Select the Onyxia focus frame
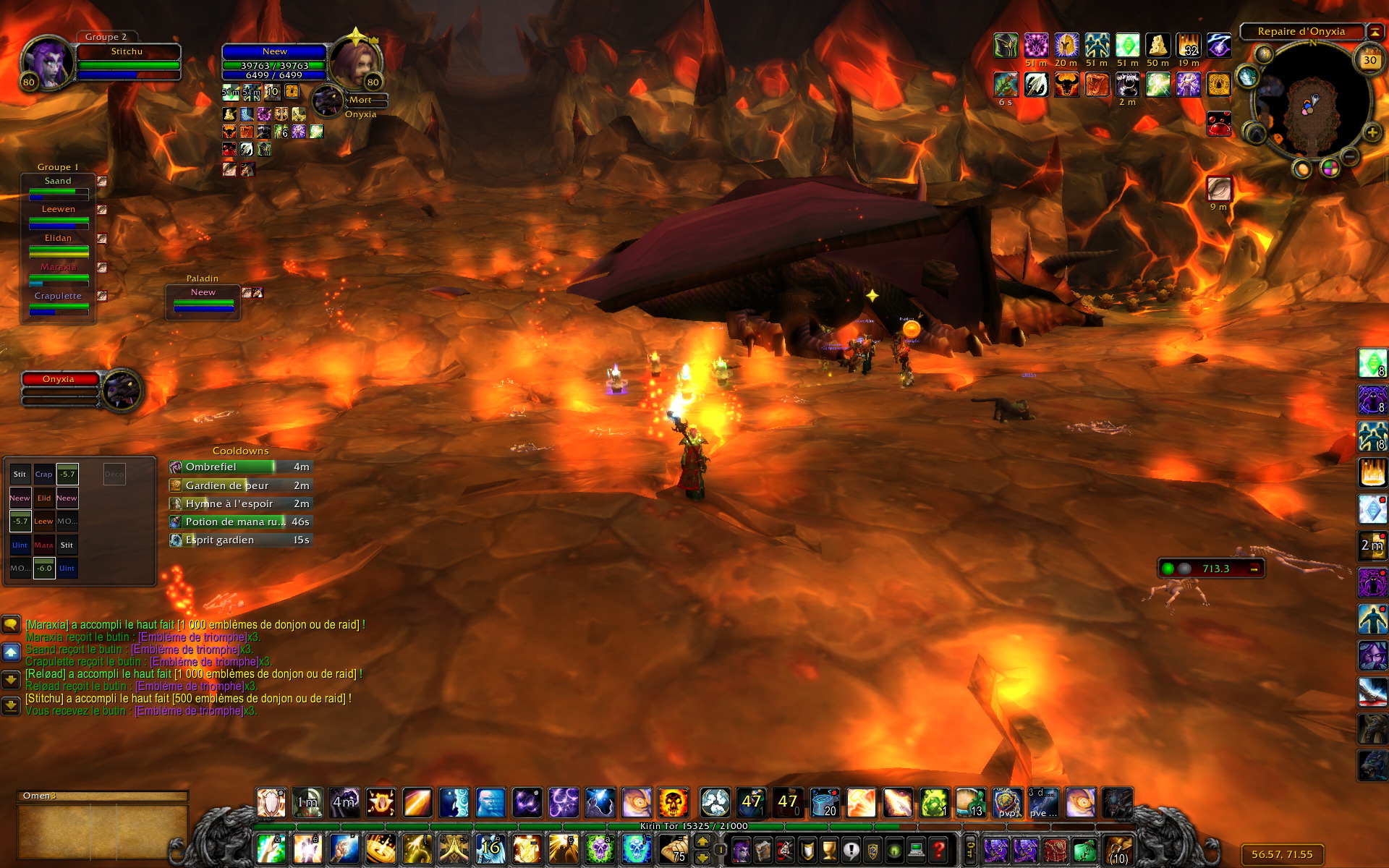Viewport: 1389px width, 868px height. coord(60,380)
